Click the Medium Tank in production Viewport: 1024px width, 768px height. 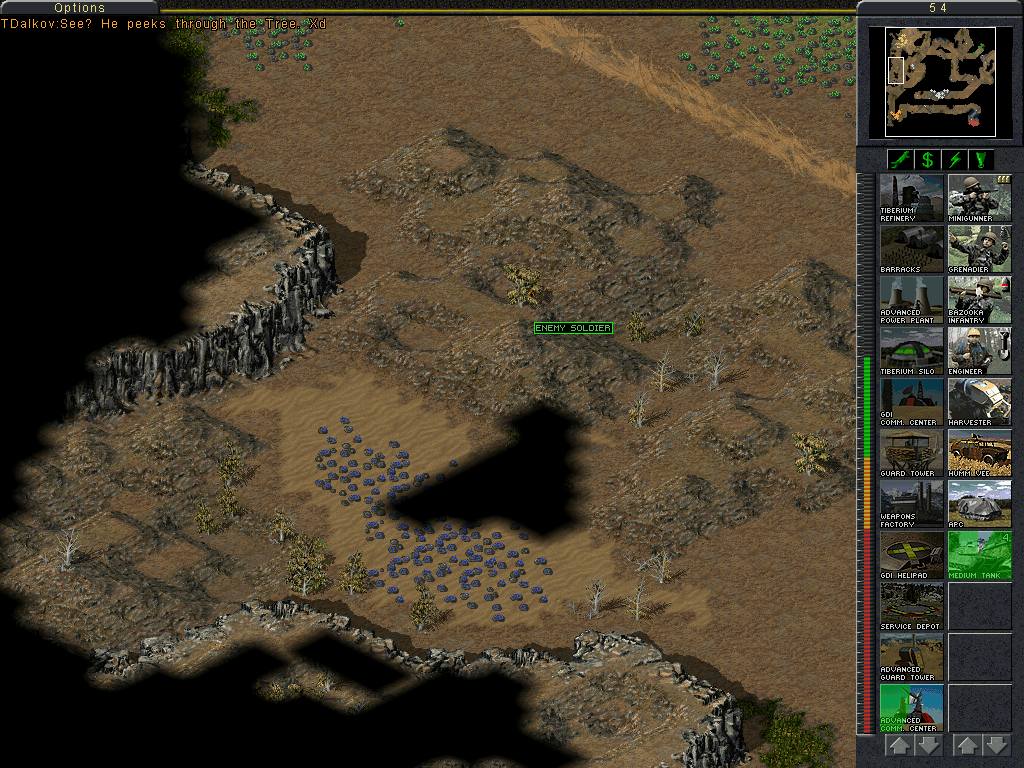[x=979, y=555]
